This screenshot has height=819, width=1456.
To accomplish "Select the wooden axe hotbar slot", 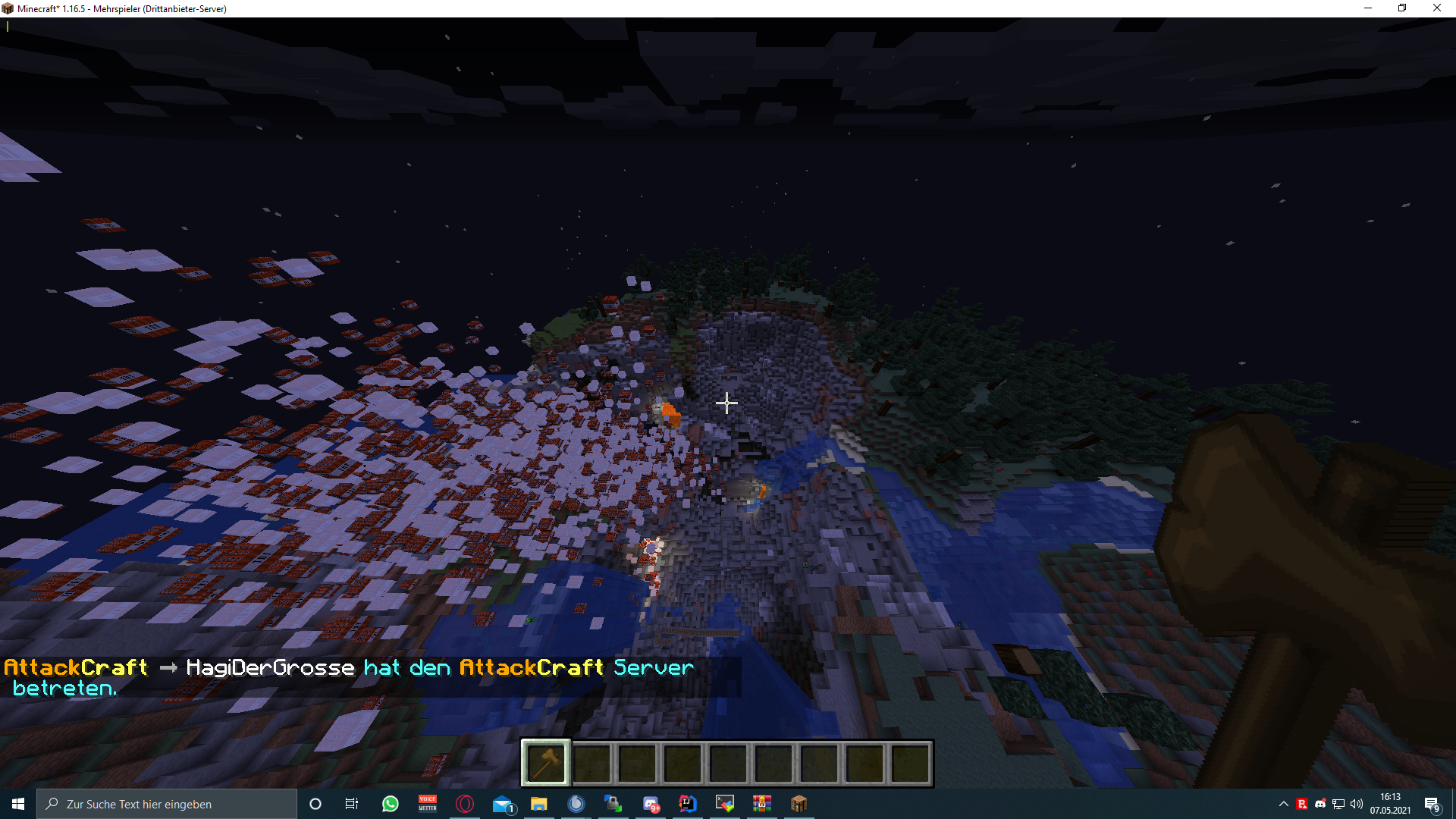I will 546,763.
